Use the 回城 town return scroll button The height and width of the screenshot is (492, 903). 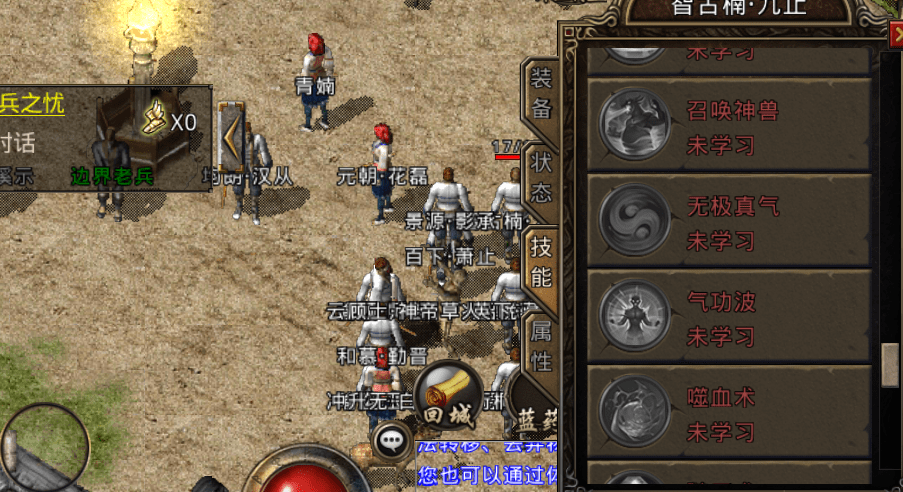[448, 396]
